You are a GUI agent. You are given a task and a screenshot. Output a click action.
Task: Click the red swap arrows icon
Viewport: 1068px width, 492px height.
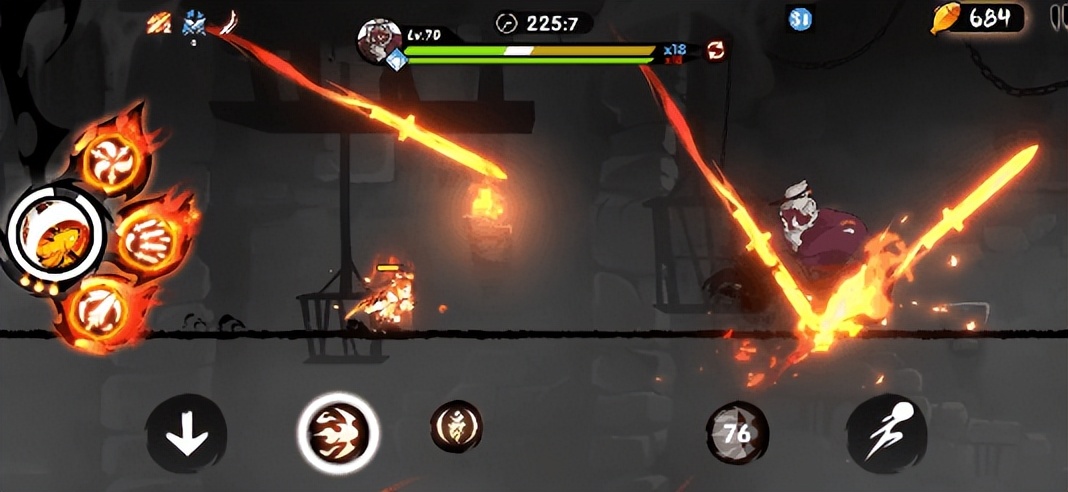(x=716, y=49)
